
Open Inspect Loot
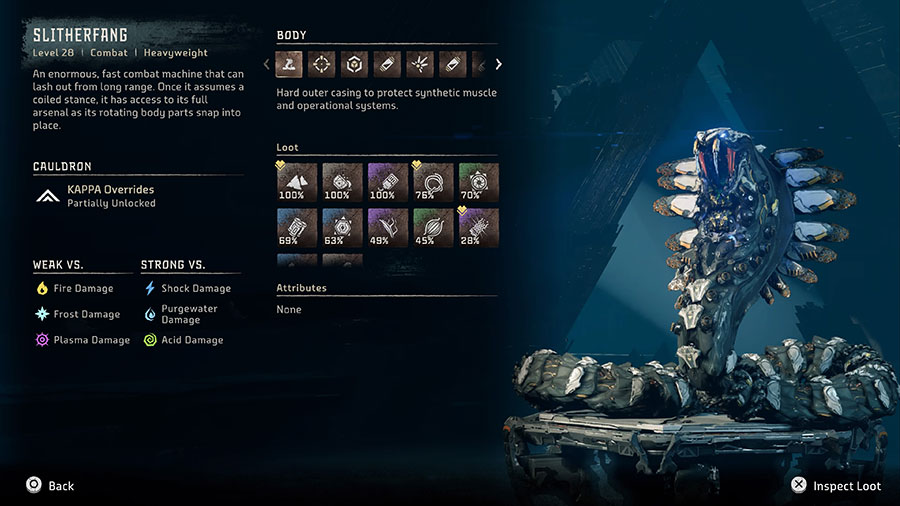pos(836,485)
